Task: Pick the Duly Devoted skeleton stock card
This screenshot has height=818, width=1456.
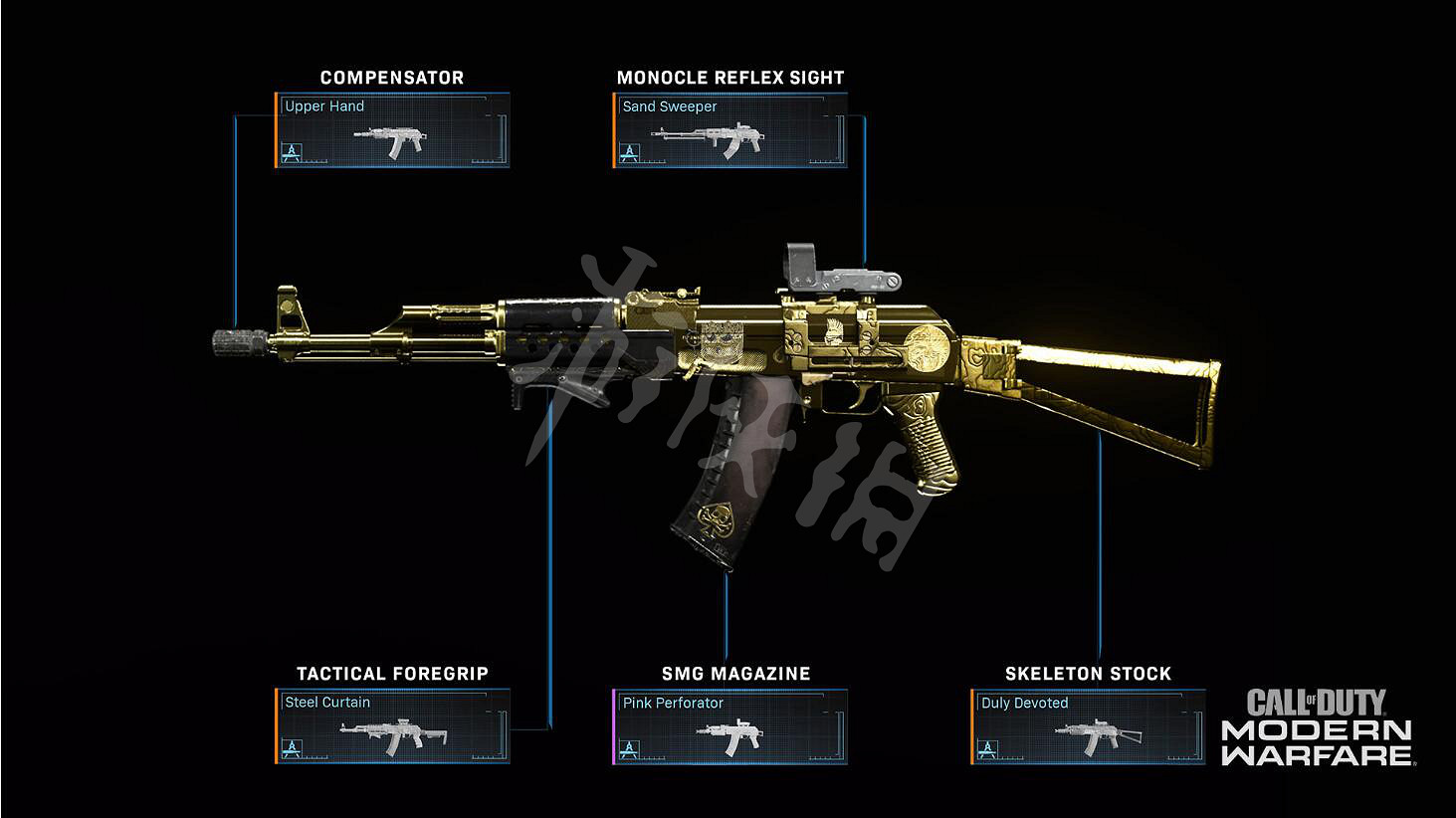Action: (x=1088, y=726)
